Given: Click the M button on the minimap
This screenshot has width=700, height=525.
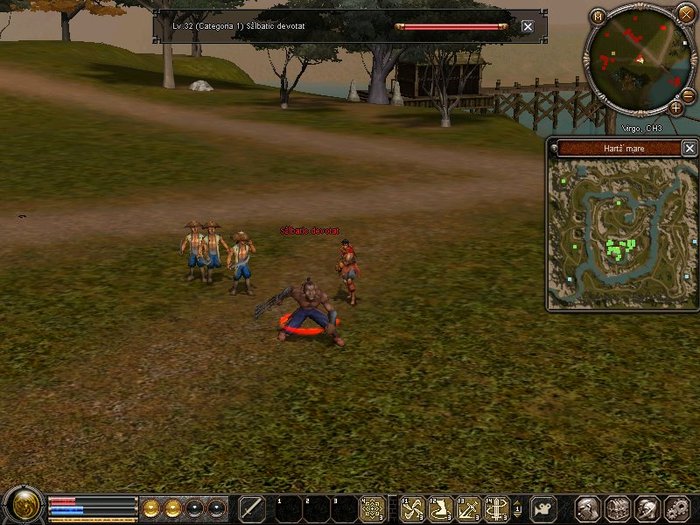Looking at the screenshot, I should coord(598,16).
